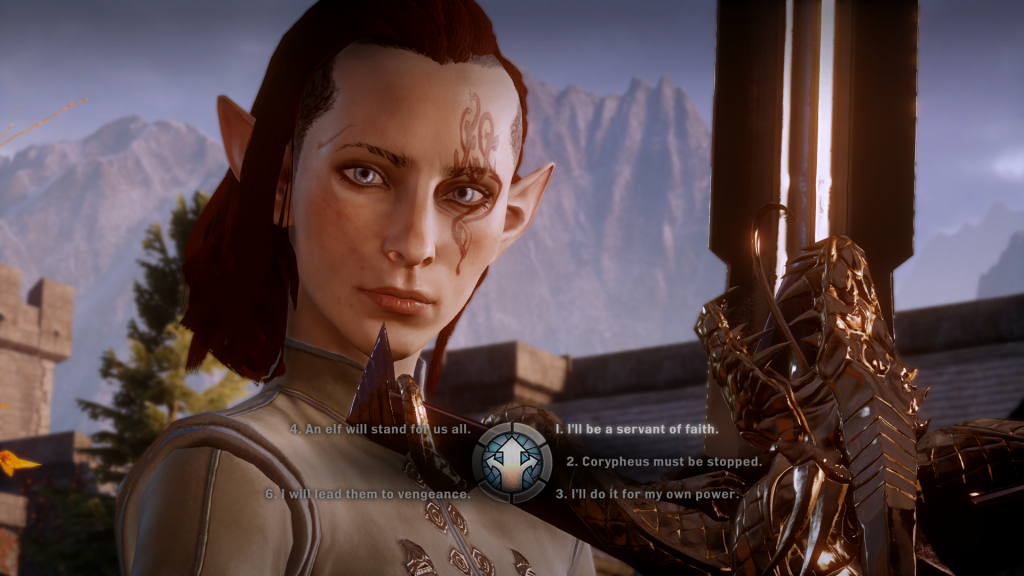Reply "I will lead them to vengeance"
This screenshot has width=1024, height=576.
pos(367,494)
